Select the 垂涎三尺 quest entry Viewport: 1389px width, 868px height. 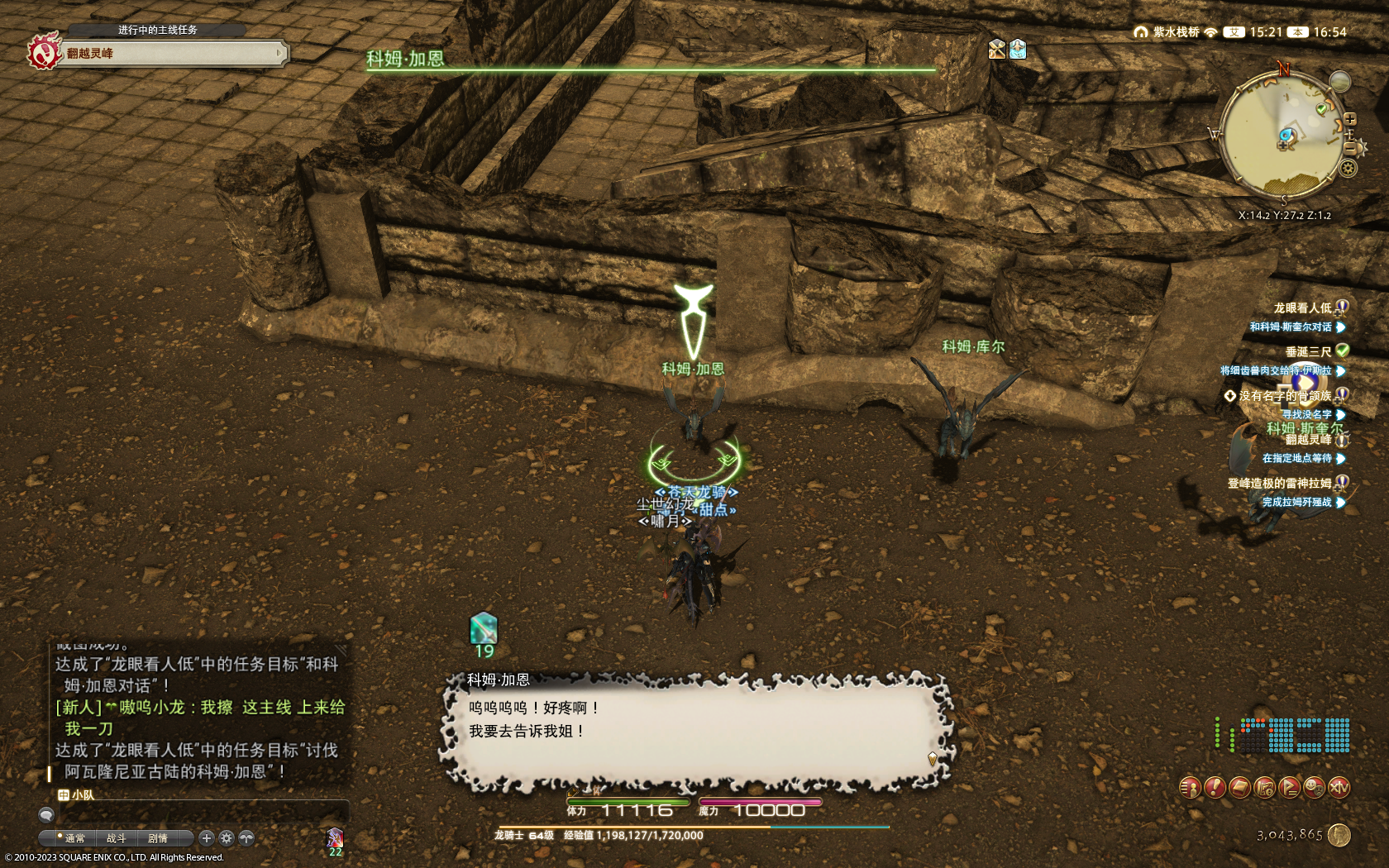point(1307,352)
